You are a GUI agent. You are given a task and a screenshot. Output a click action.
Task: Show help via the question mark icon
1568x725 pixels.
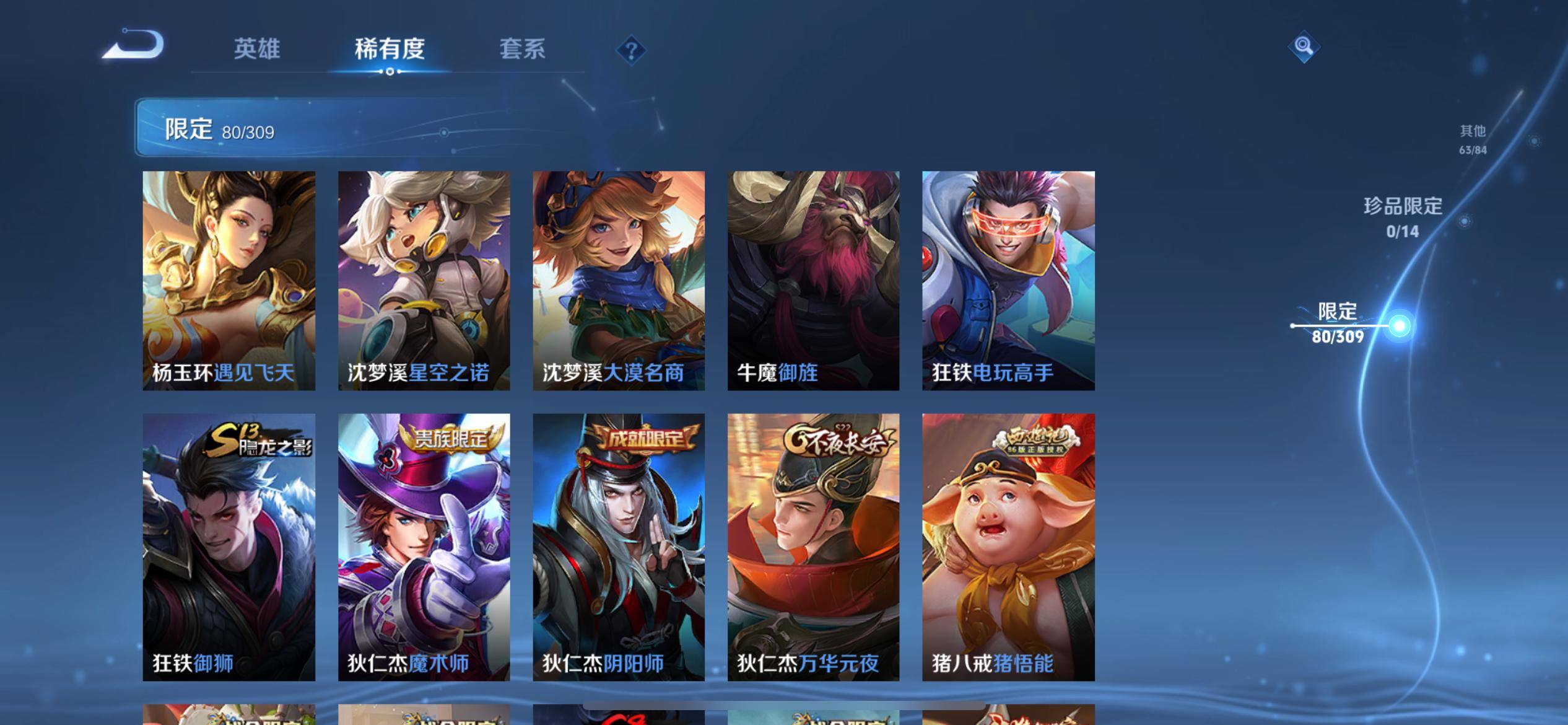(631, 50)
